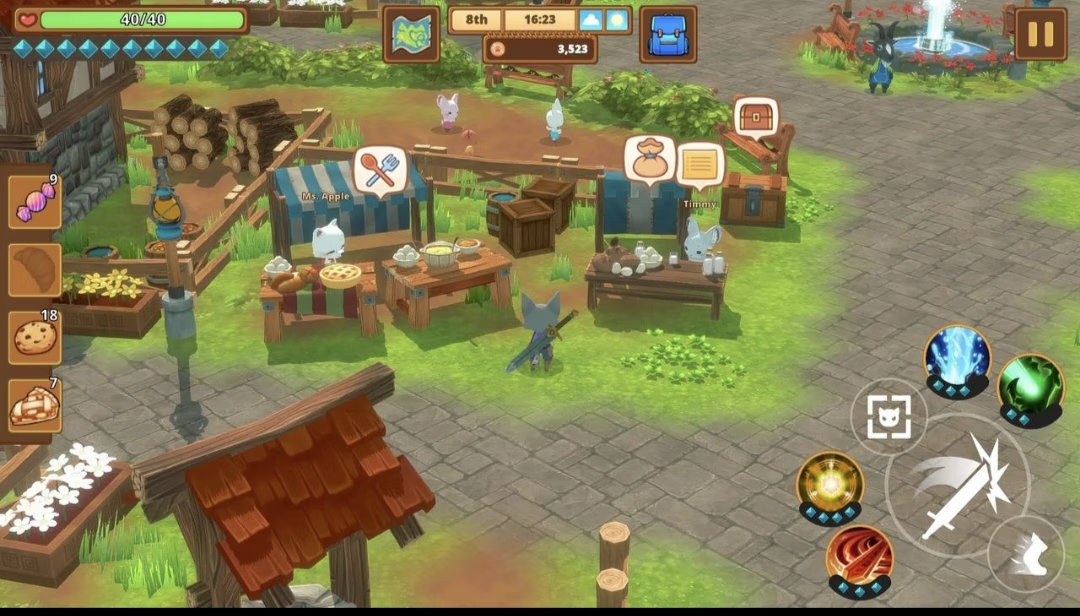
Task: Tap the sword attack button
Action: 957,486
